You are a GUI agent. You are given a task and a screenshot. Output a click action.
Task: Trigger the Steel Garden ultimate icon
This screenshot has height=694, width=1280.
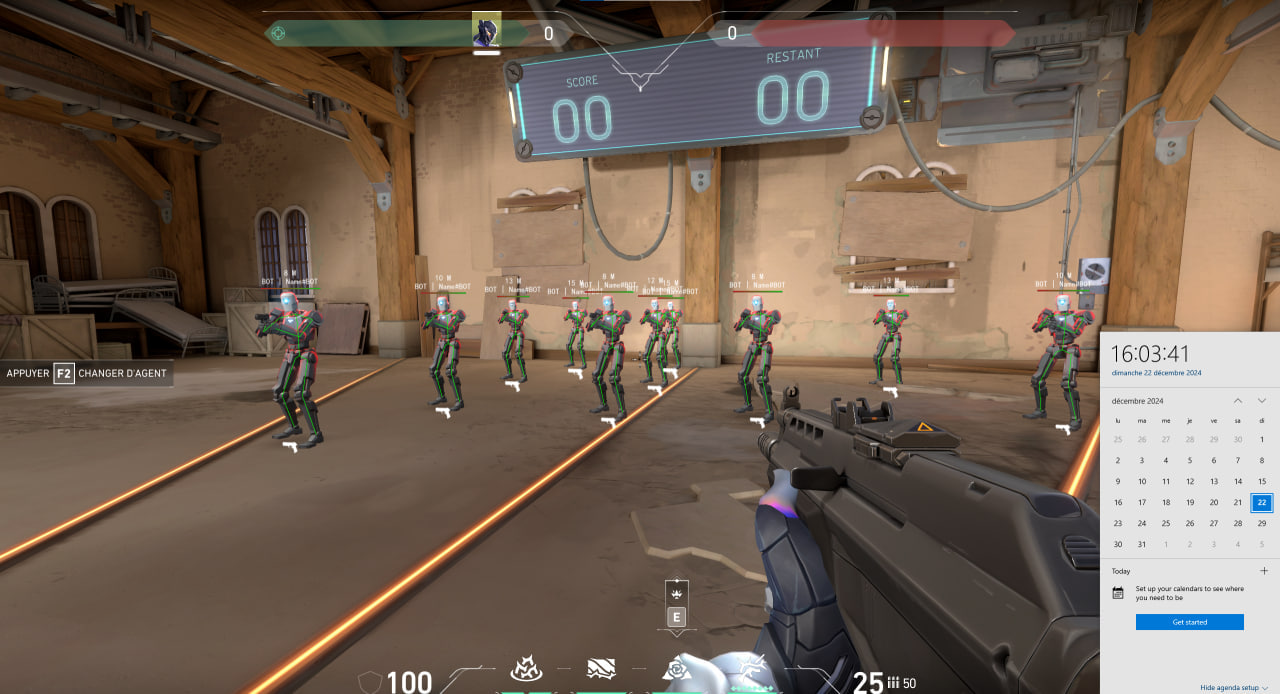tap(750, 668)
